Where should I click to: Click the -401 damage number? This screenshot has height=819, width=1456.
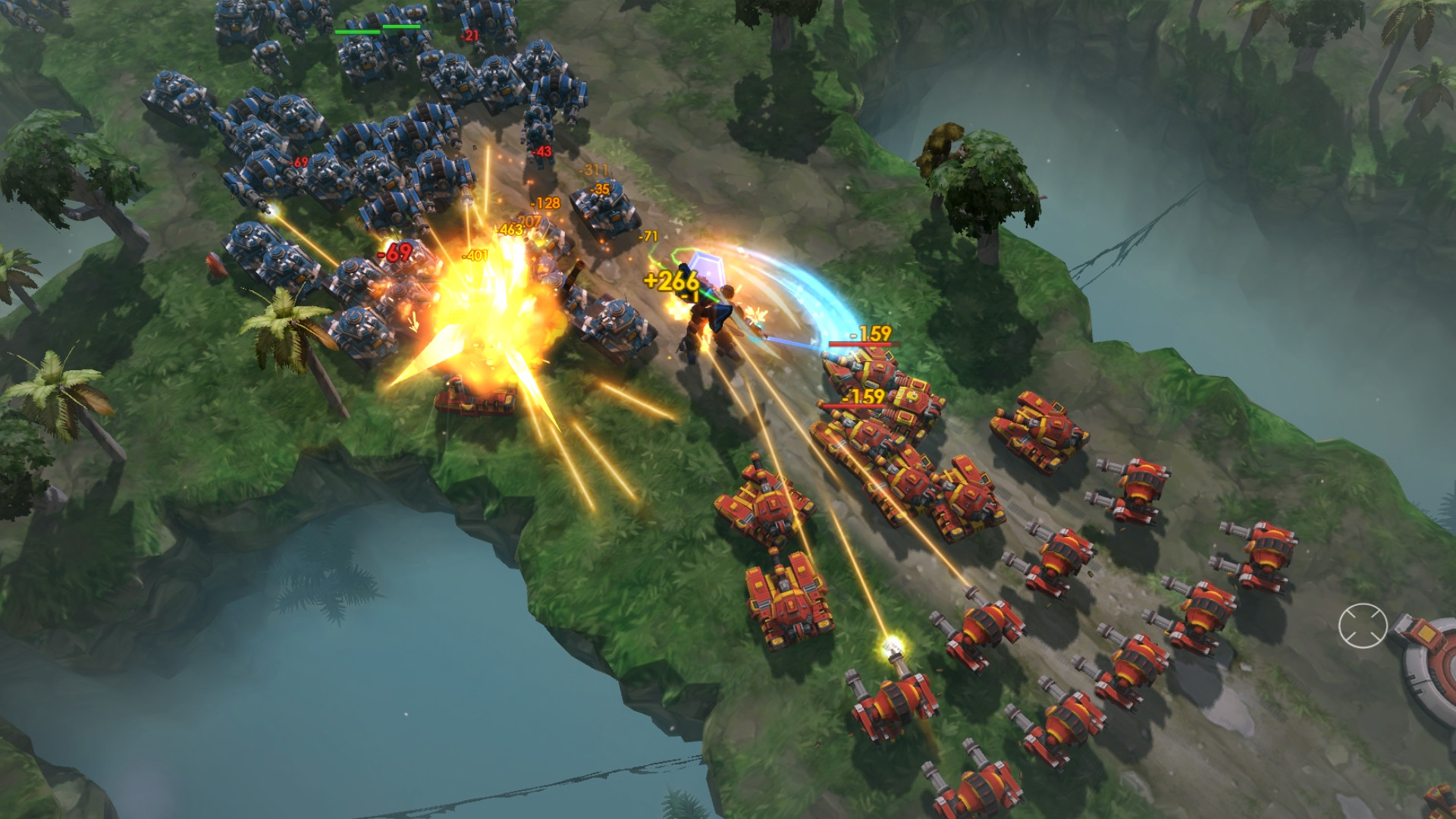coord(475,254)
